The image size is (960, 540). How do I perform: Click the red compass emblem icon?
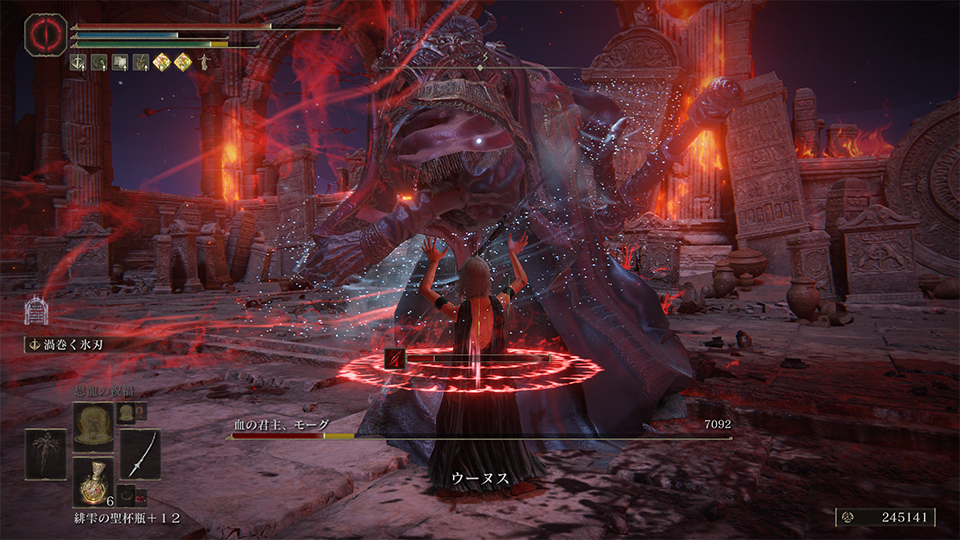coord(45,32)
